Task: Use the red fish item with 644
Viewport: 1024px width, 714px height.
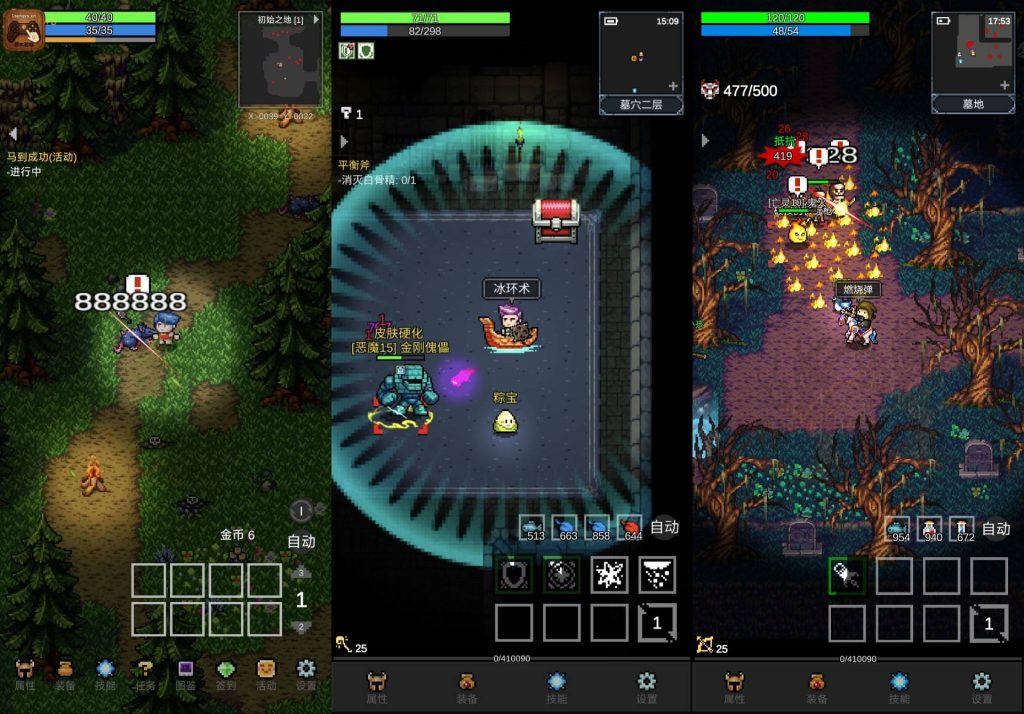Action: (x=630, y=527)
